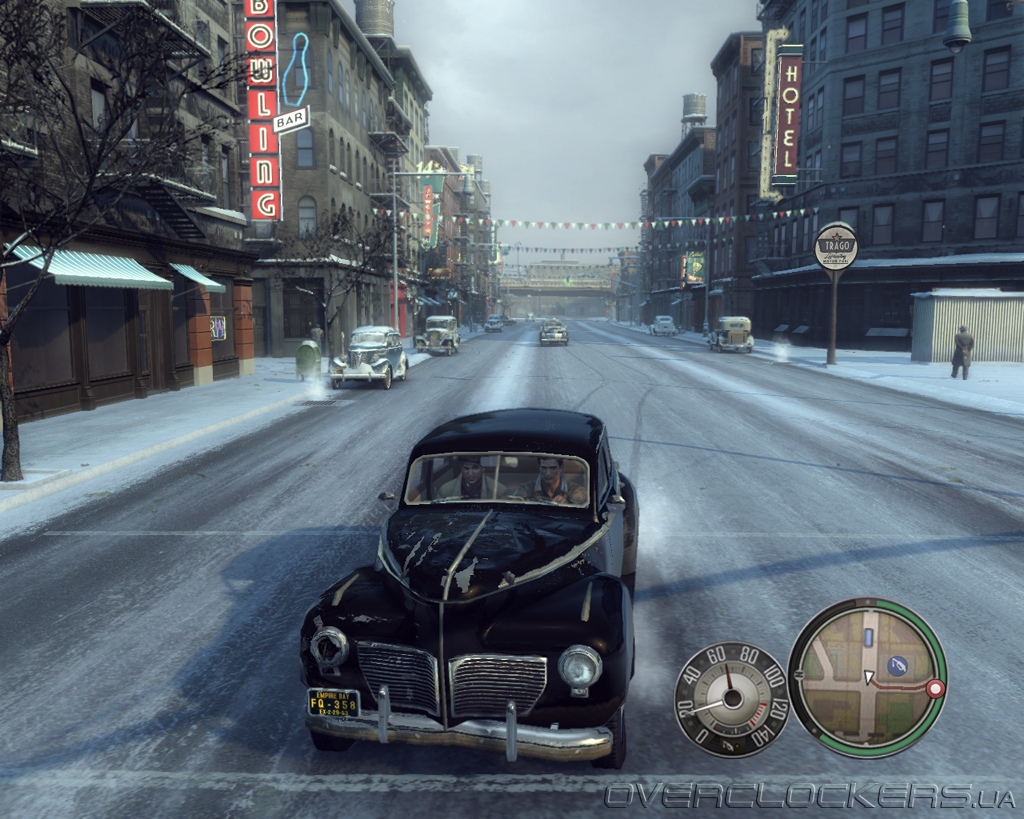Screen dimensions: 1024x819
Task: Click the circular minimap
Action: pos(867,677)
